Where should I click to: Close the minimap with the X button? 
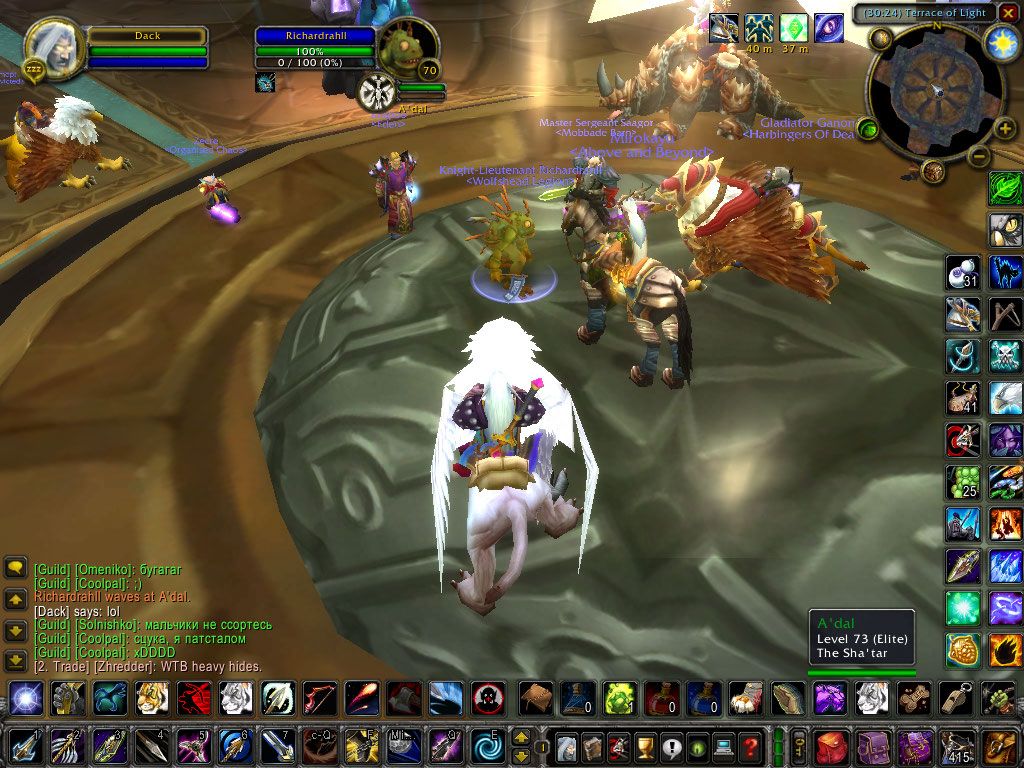(1008, 13)
